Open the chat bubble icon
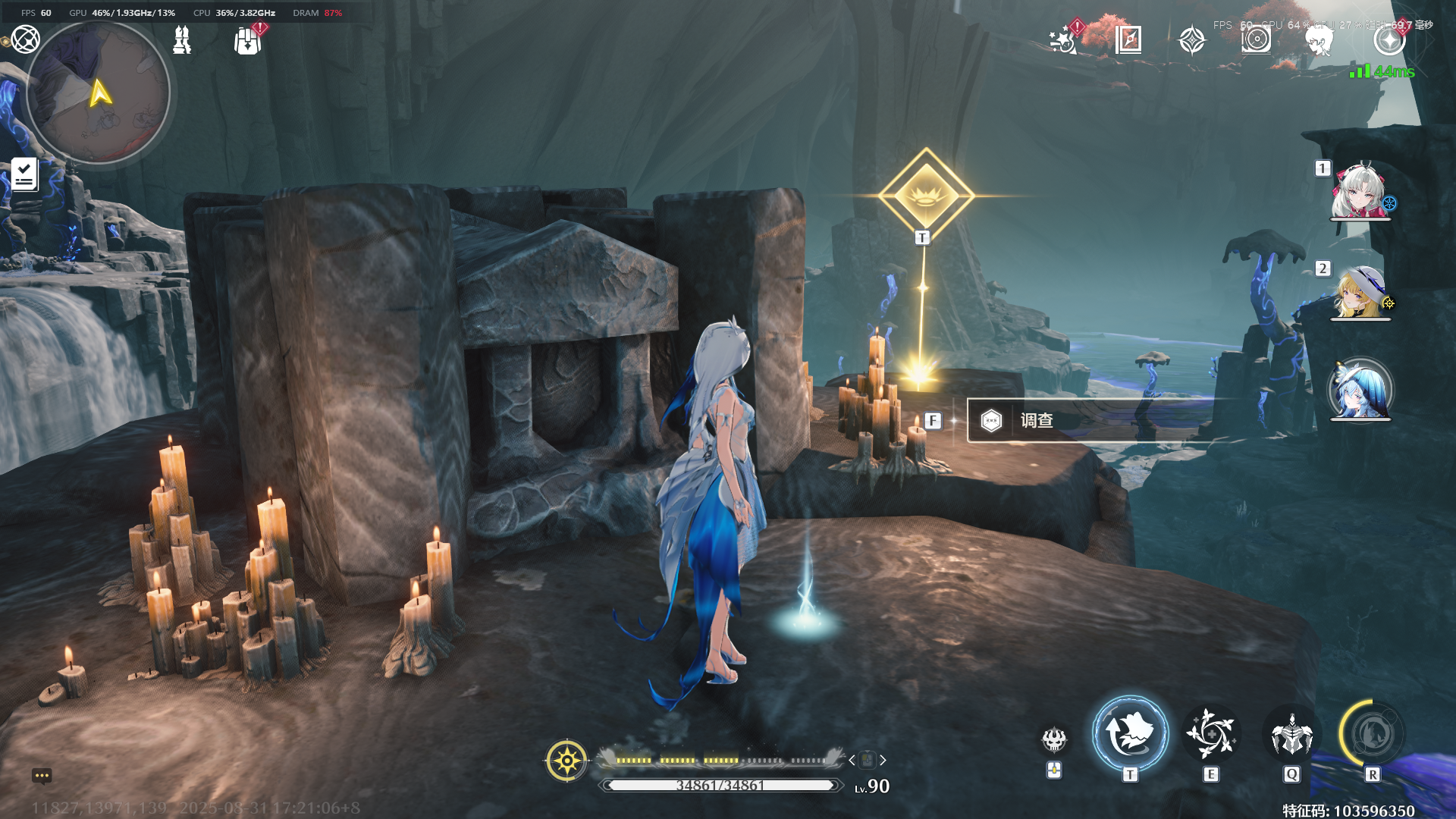 coord(42,776)
